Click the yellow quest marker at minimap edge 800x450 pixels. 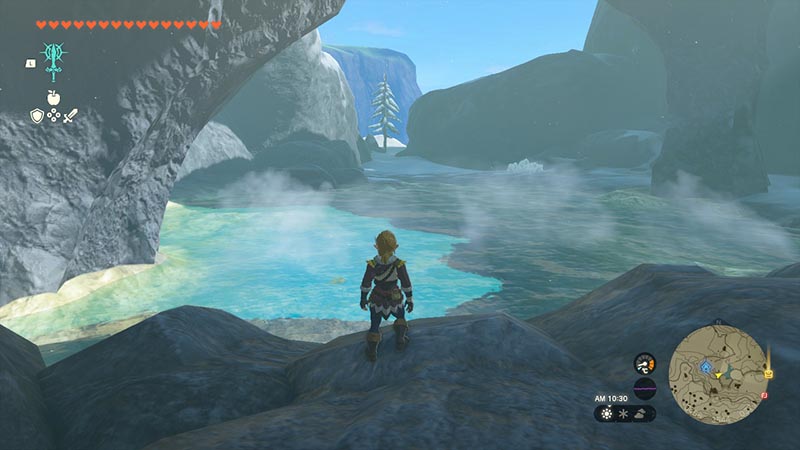[x=768, y=372]
